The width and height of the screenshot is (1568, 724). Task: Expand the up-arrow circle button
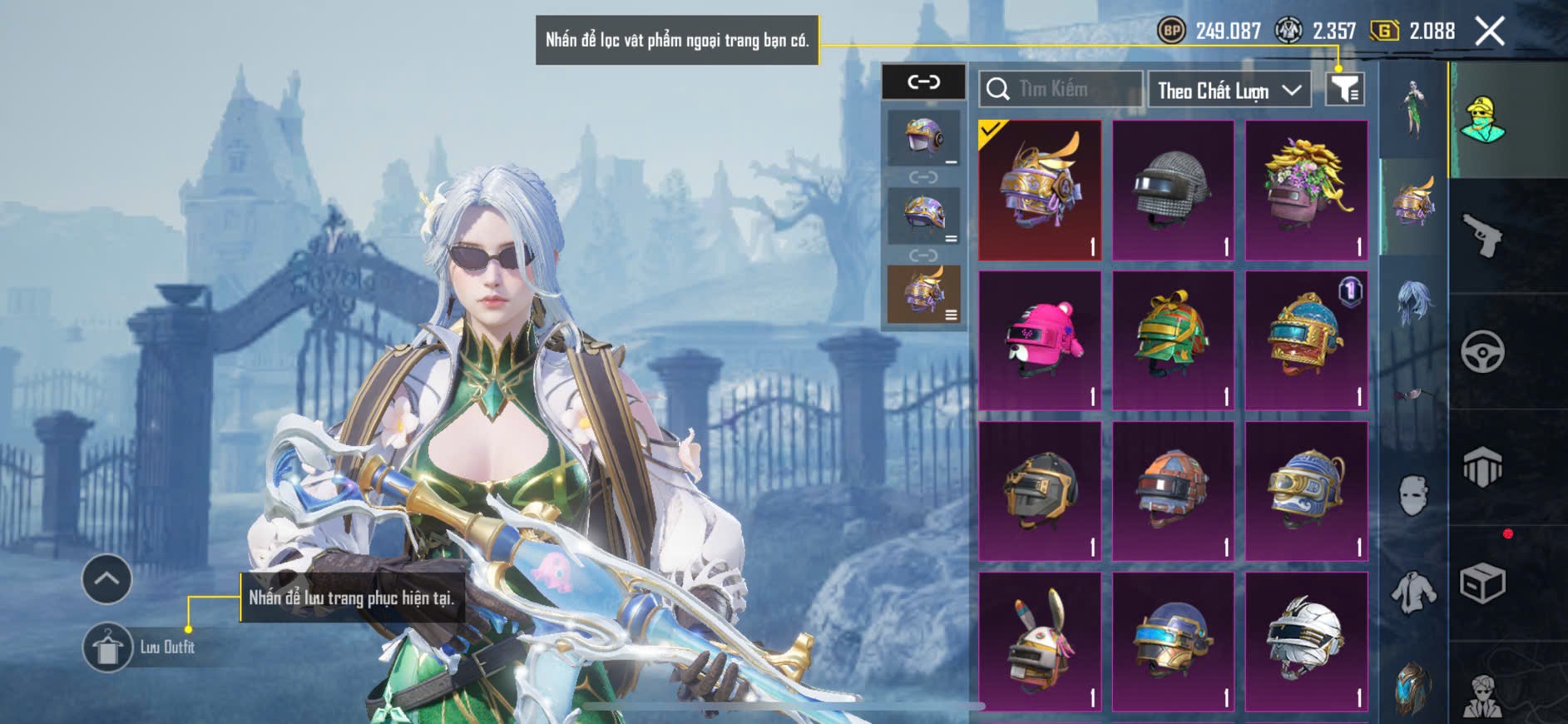tap(106, 578)
